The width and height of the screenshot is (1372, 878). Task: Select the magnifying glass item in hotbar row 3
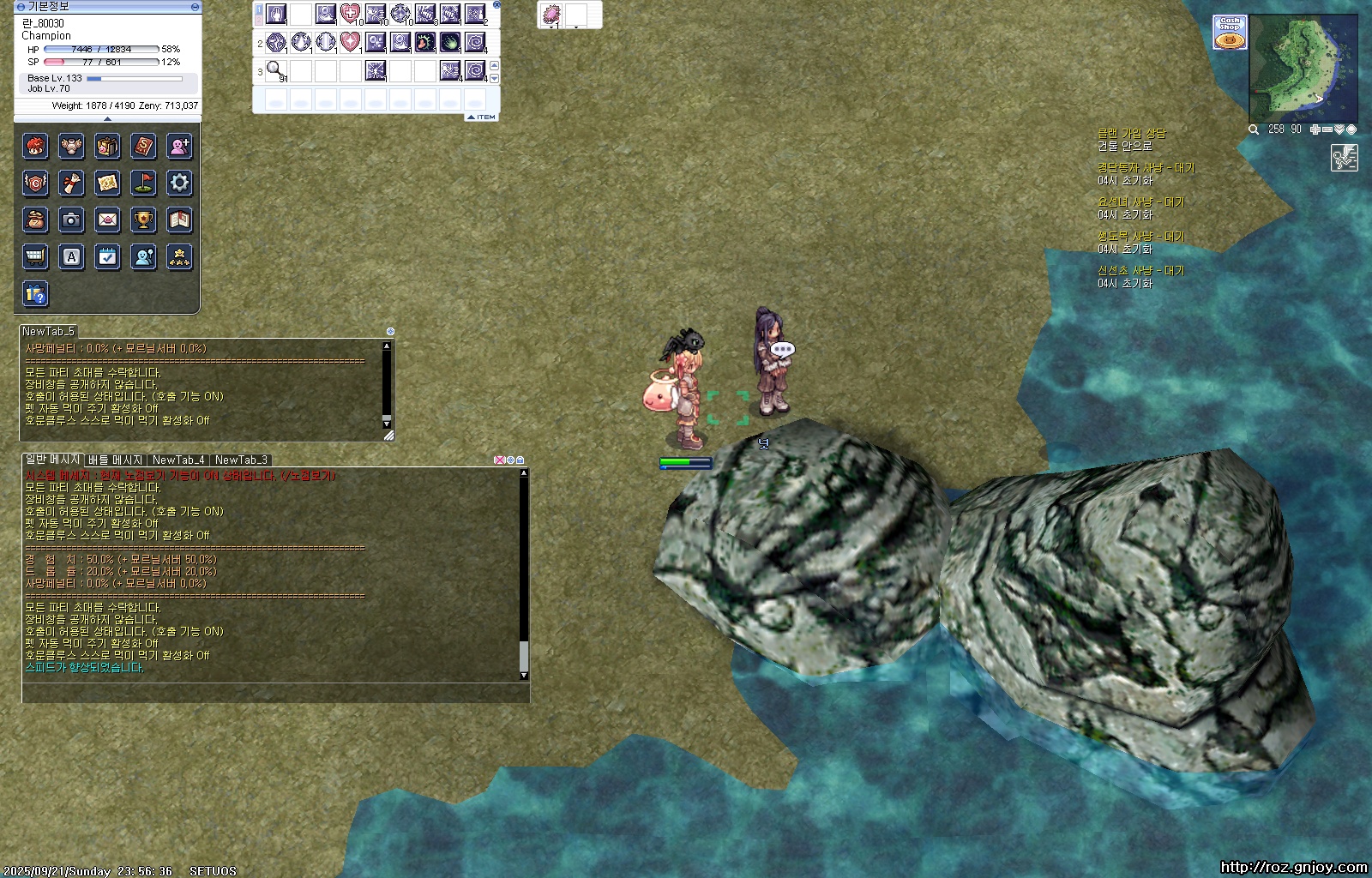275,70
